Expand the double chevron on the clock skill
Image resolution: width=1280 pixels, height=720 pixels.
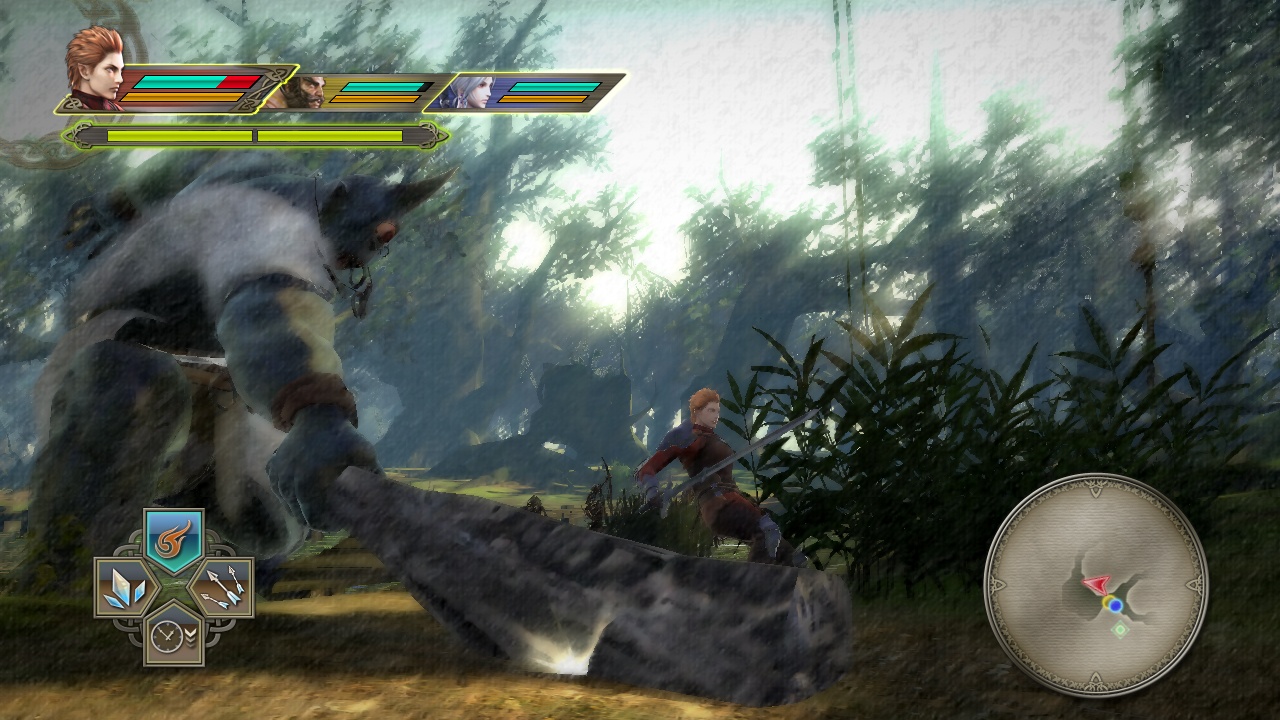pyautogui.click(x=191, y=636)
